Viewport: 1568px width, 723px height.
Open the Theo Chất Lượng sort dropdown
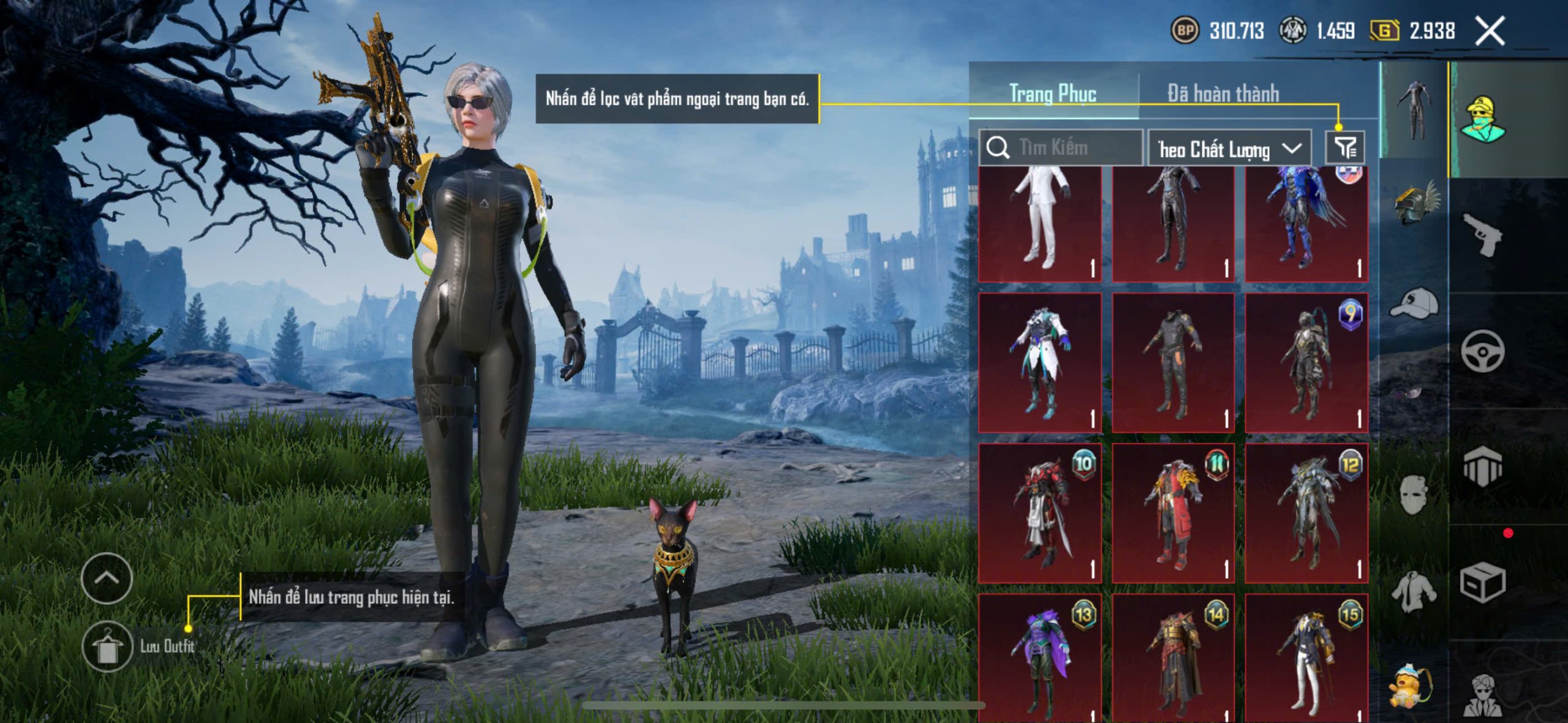(1229, 149)
